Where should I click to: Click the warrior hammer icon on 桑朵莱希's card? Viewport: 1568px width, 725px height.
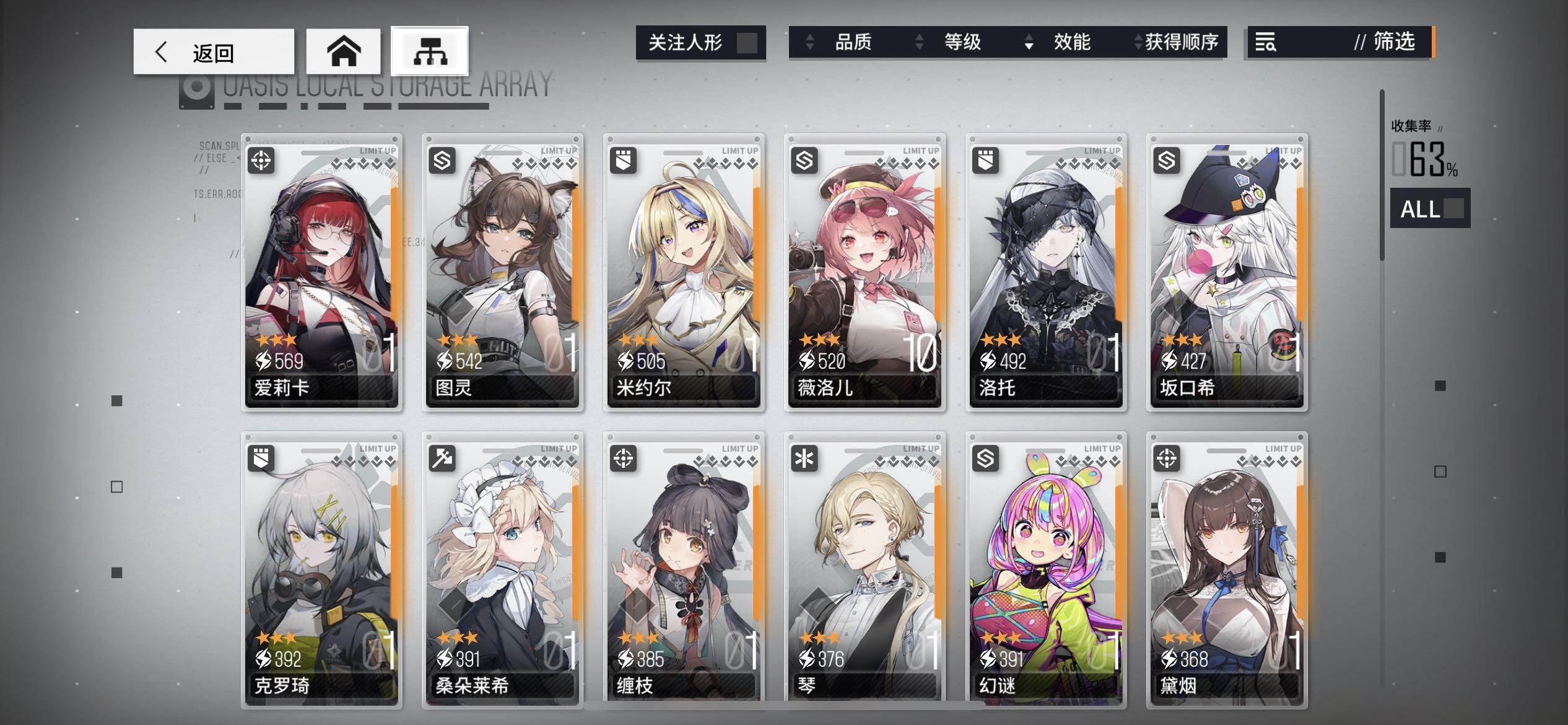pyautogui.click(x=441, y=460)
